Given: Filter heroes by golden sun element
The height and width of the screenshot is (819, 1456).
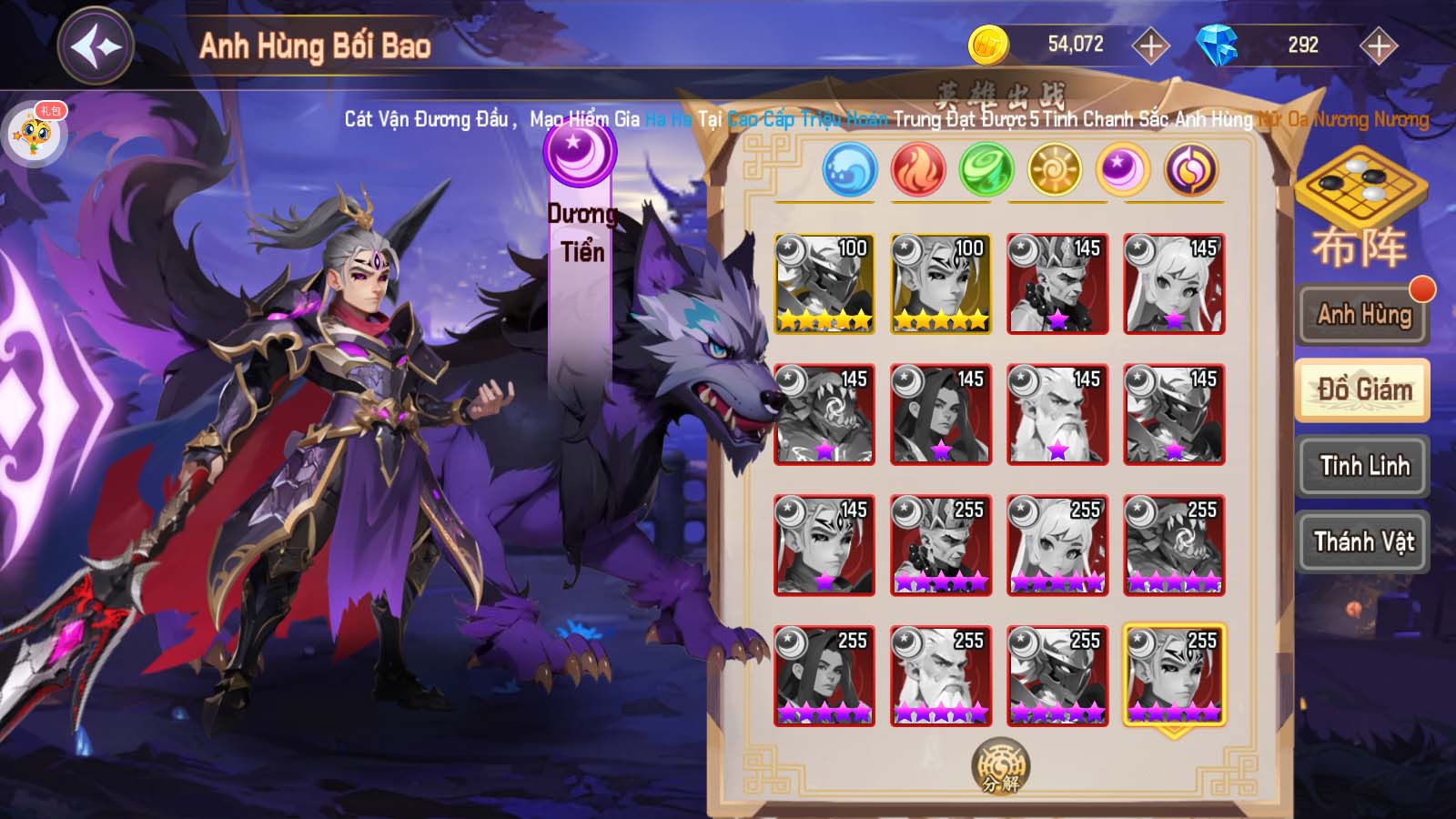Looking at the screenshot, I should pos(1055,170).
